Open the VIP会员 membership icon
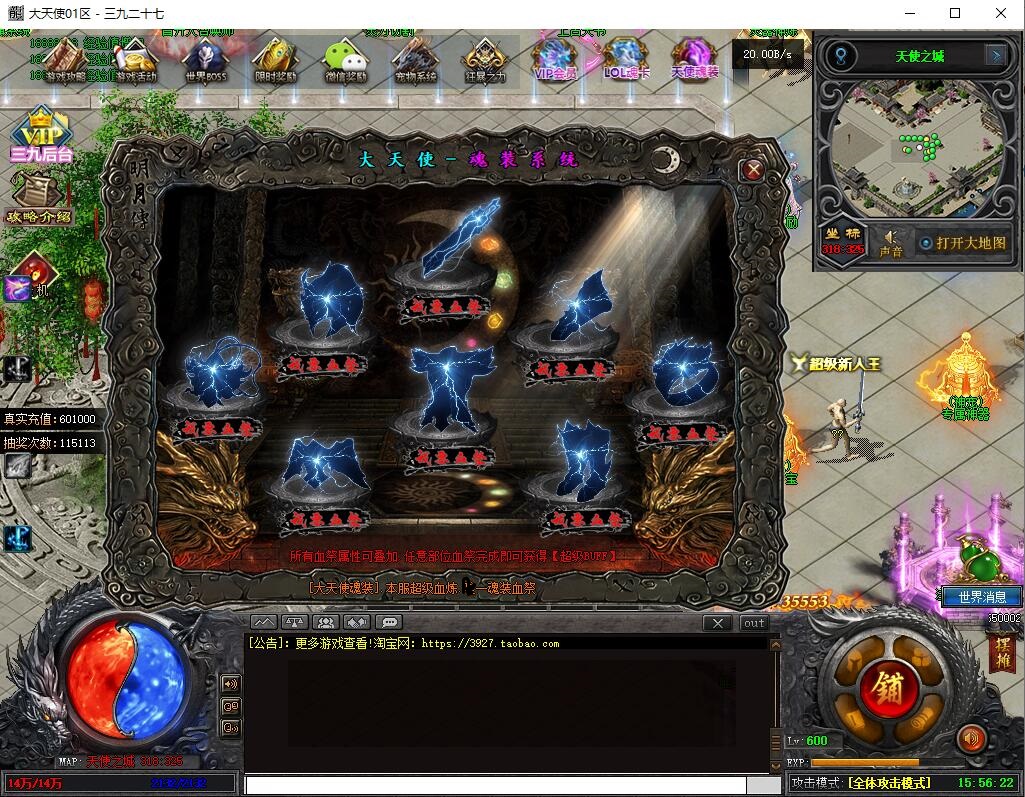The width and height of the screenshot is (1025, 797). coord(556,58)
